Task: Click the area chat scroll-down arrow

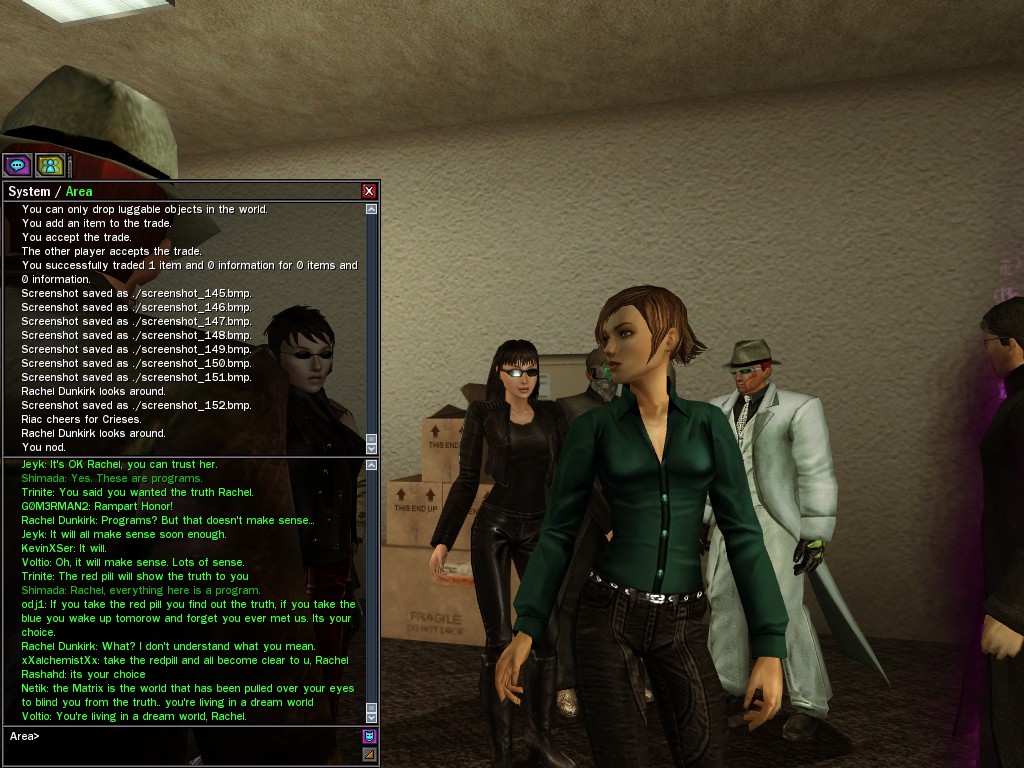Action: (x=372, y=717)
